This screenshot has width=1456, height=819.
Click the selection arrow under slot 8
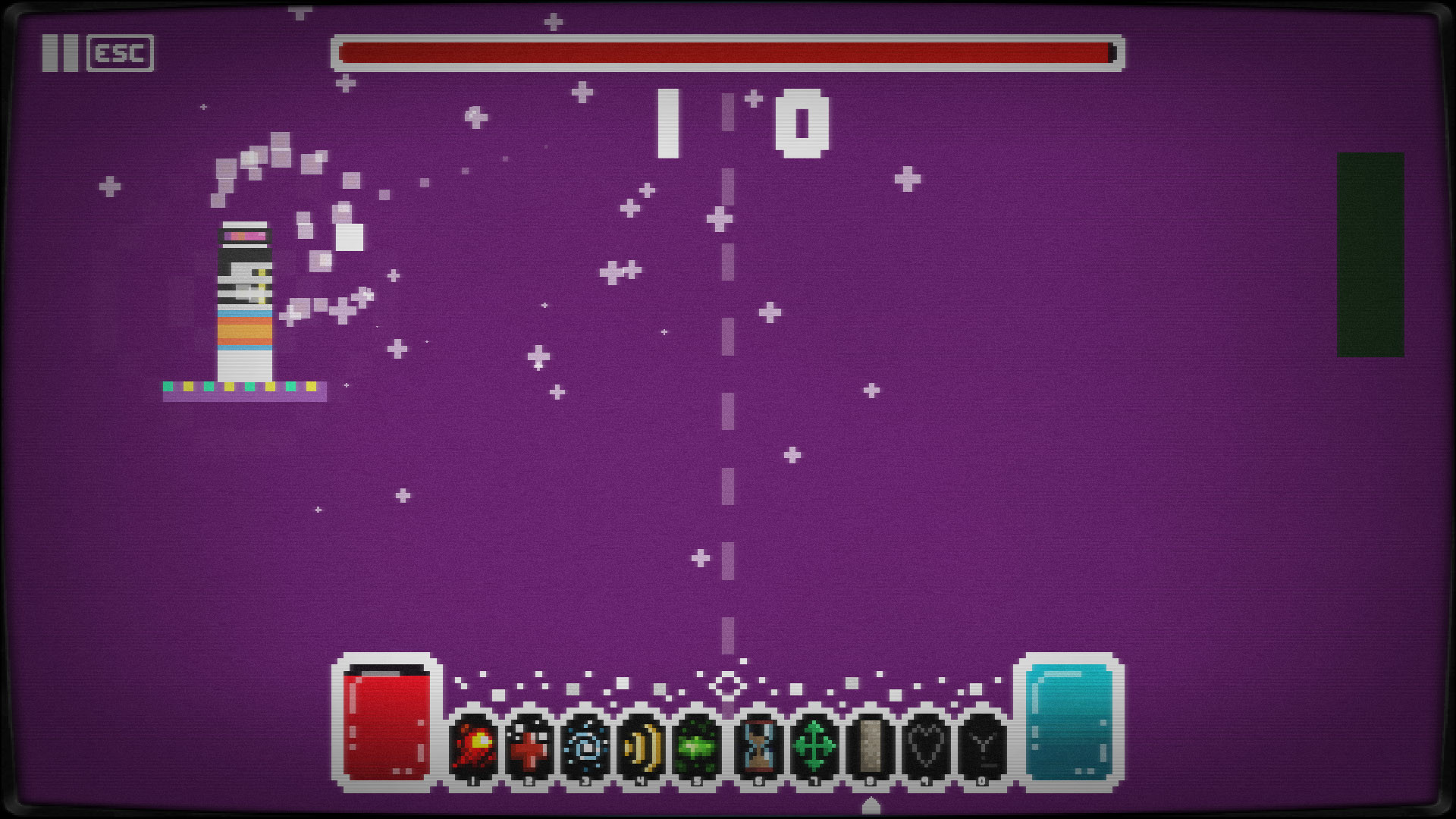coord(870,805)
